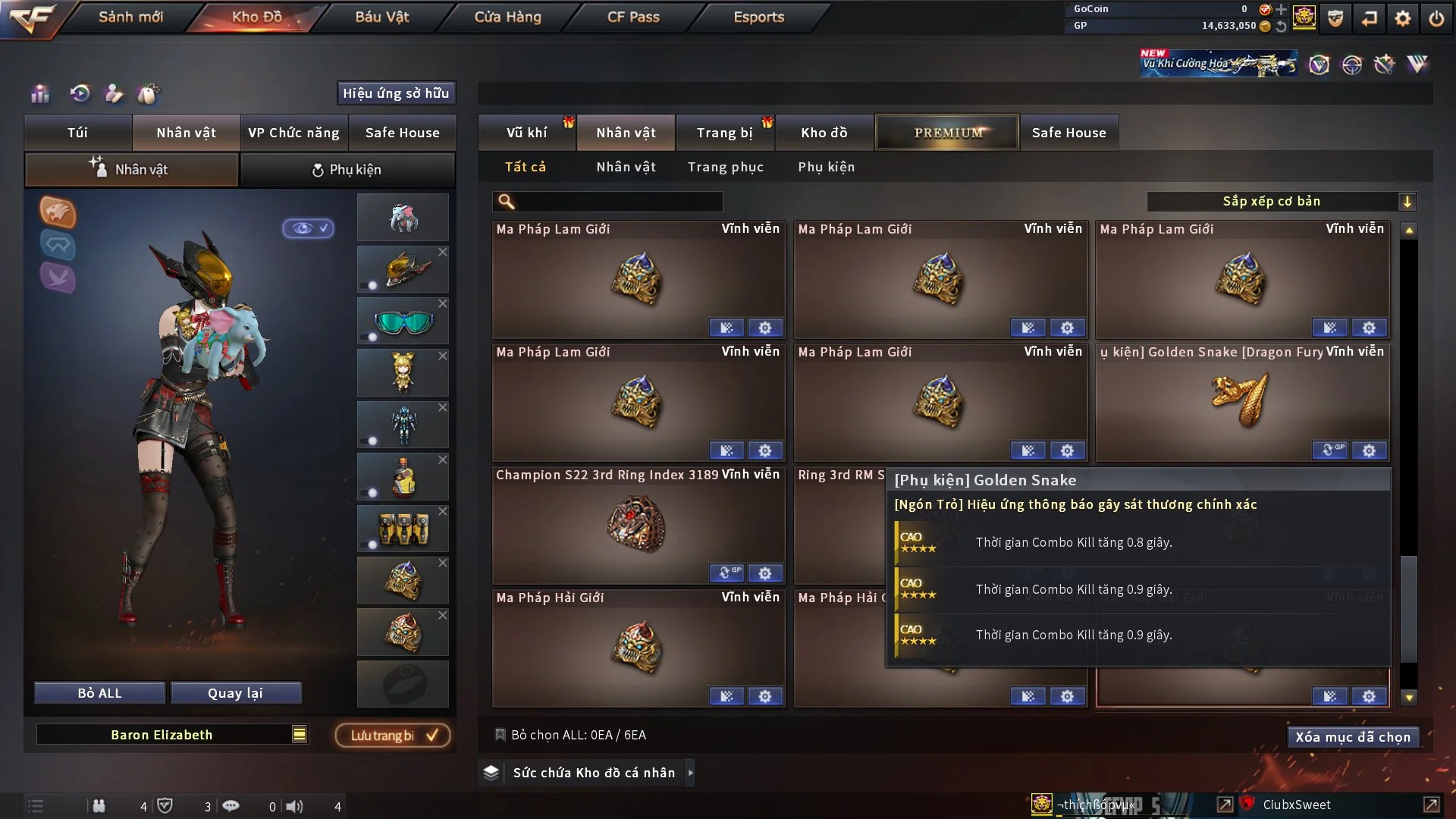Go to the Cửa Hàng shop
Image resolution: width=1456 pixels, height=819 pixels.
click(x=507, y=17)
